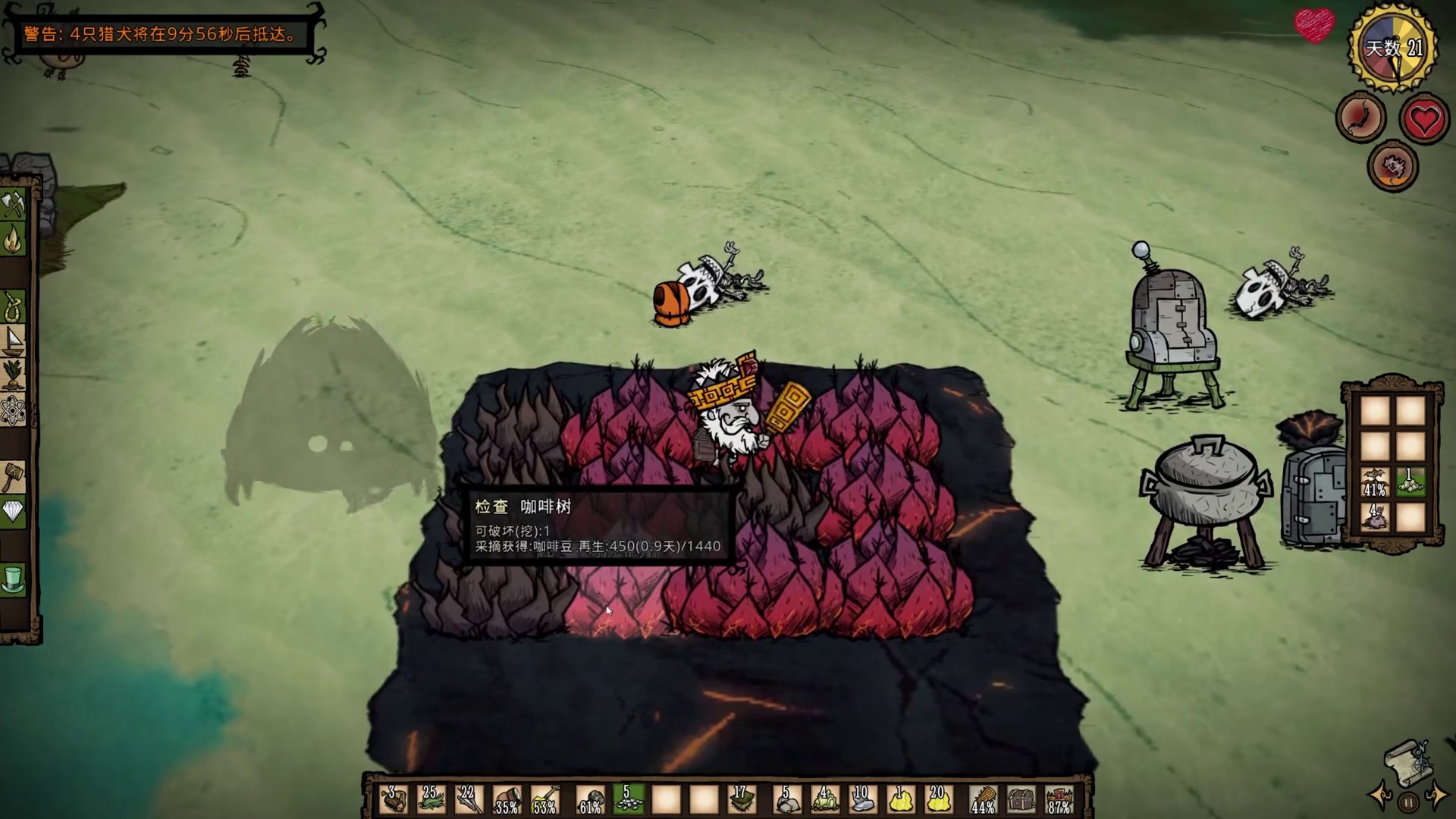
Task: Select the green-highlighted seeds slot in inventory
Action: pos(628,799)
